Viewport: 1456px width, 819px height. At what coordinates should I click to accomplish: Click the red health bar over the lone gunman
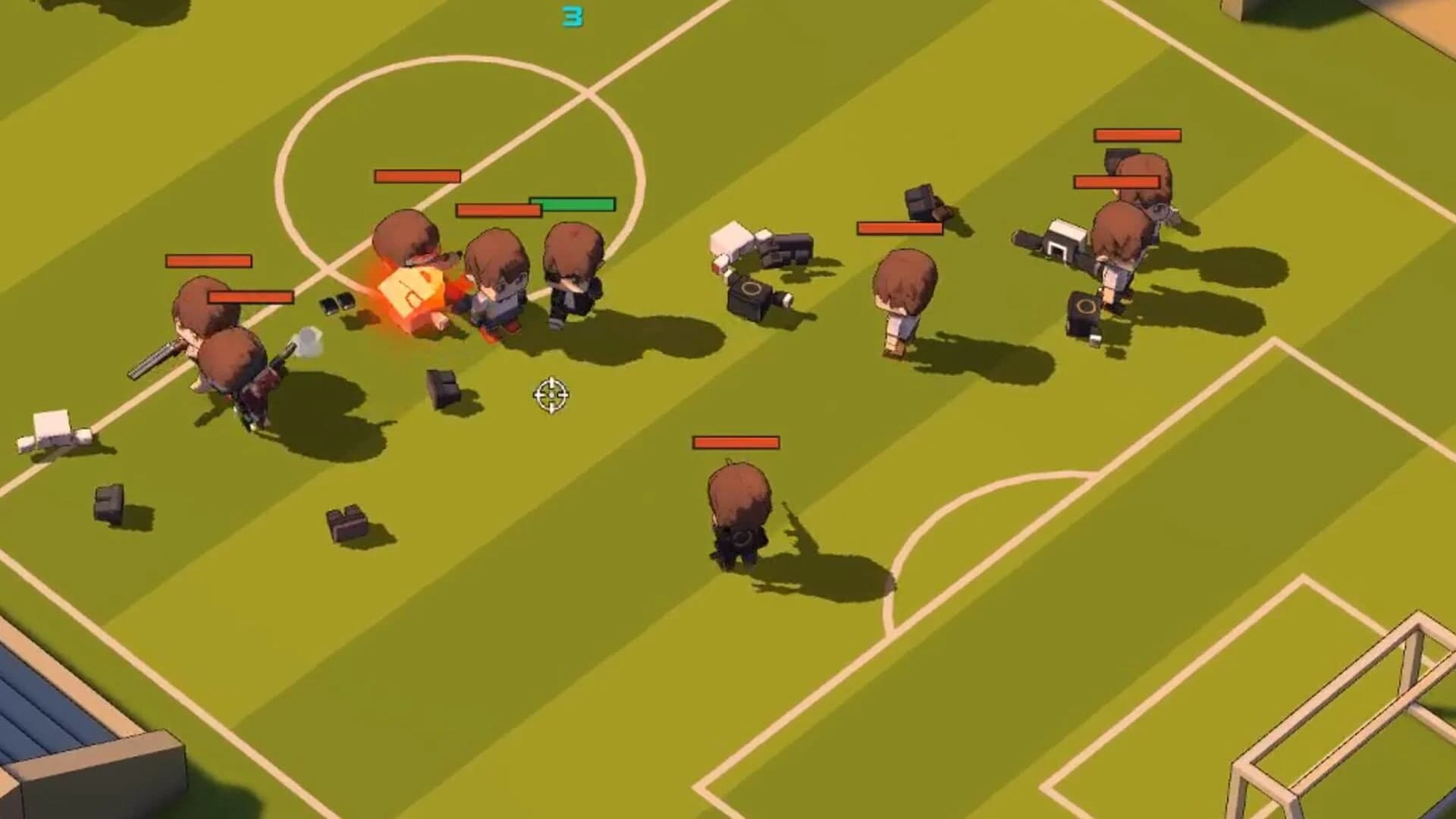tap(736, 441)
